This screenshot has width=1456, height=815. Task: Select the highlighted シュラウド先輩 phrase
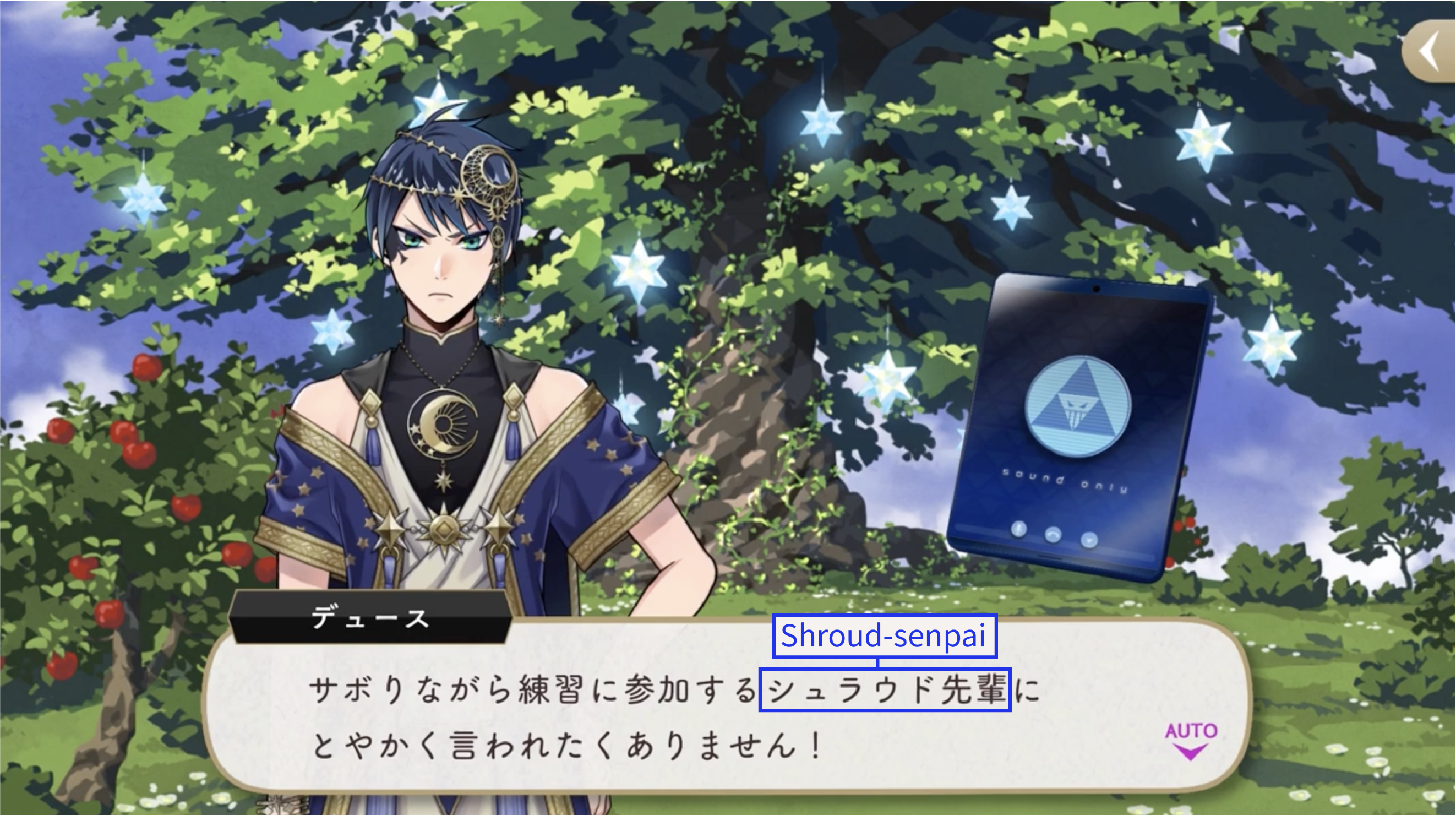coord(885,689)
